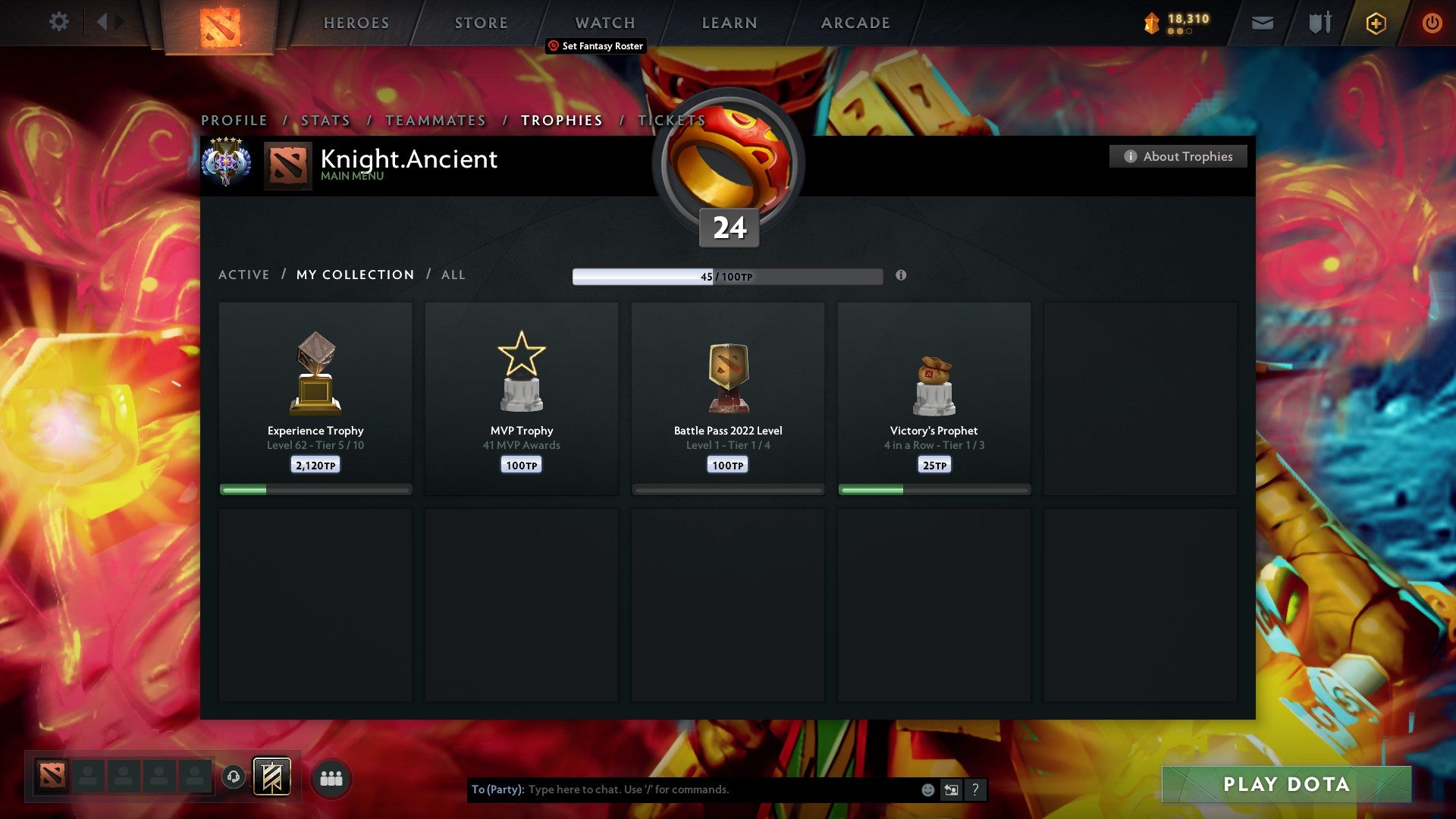Open the ARCADE menu item
The image size is (1456, 819).
pos(855,23)
